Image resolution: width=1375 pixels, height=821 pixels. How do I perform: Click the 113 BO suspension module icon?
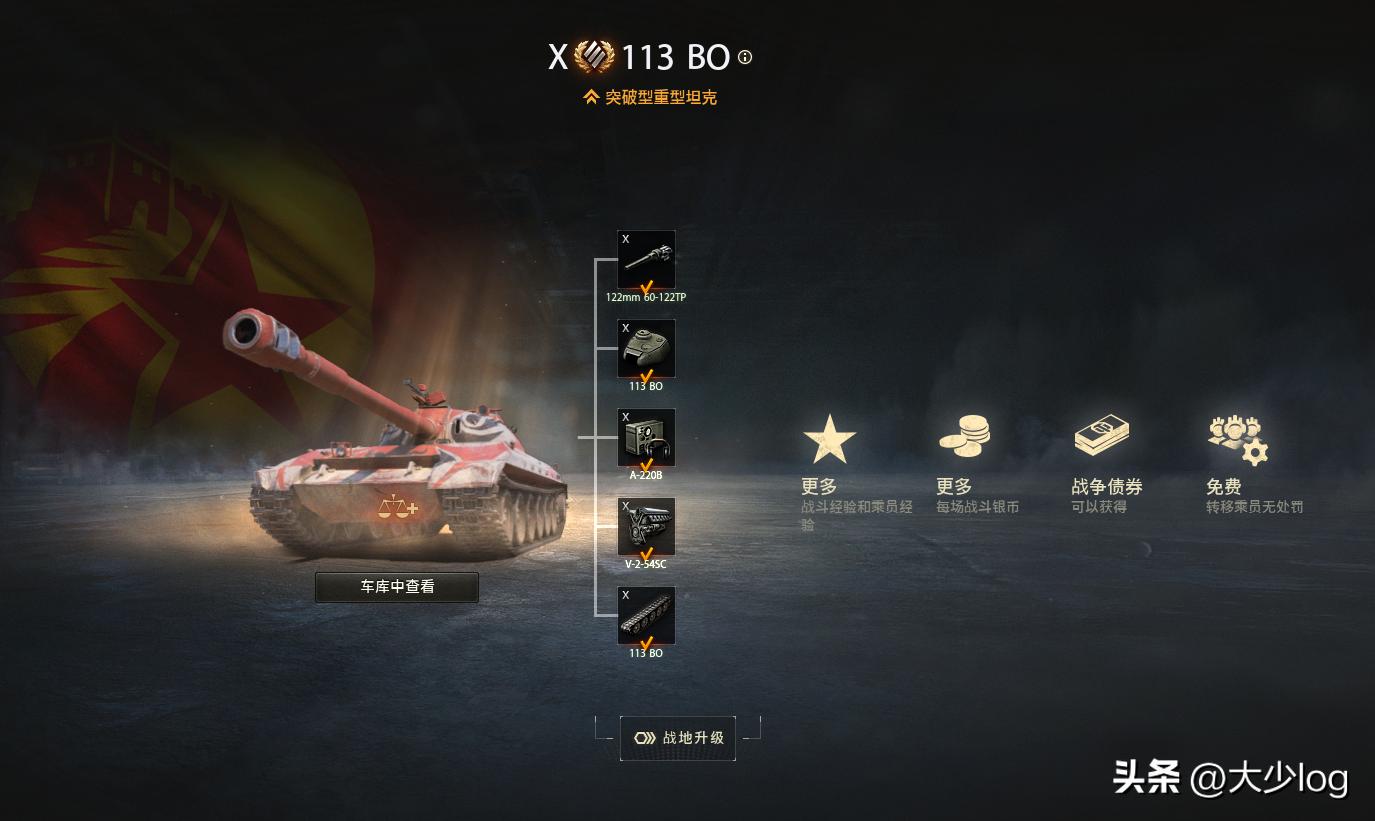click(x=646, y=615)
